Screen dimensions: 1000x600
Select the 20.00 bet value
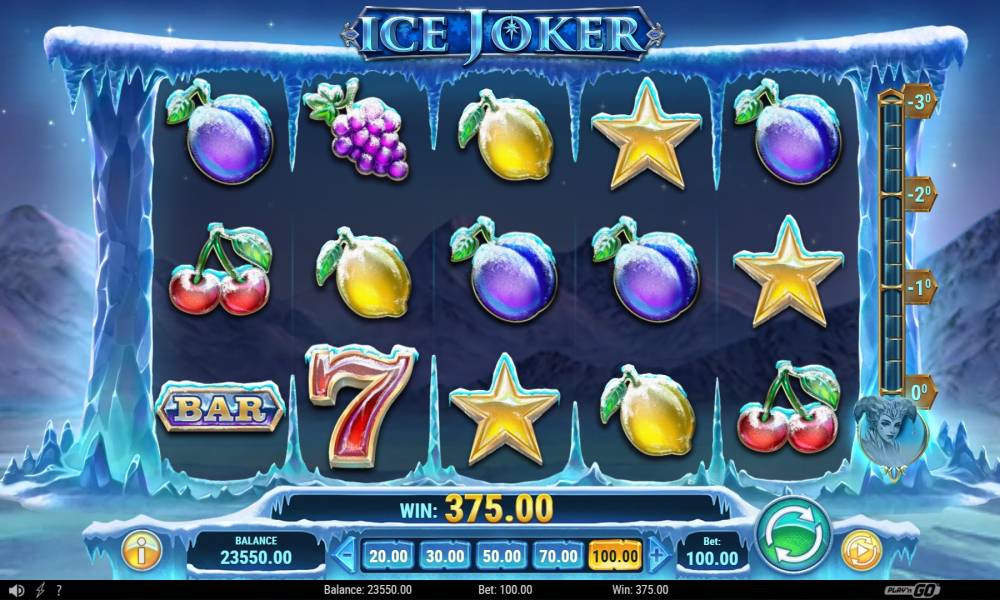(387, 555)
